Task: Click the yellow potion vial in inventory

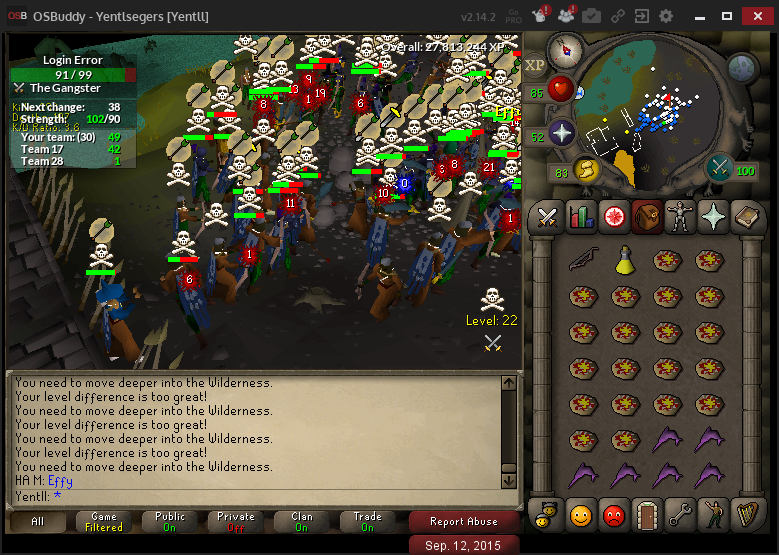Action: [x=624, y=260]
